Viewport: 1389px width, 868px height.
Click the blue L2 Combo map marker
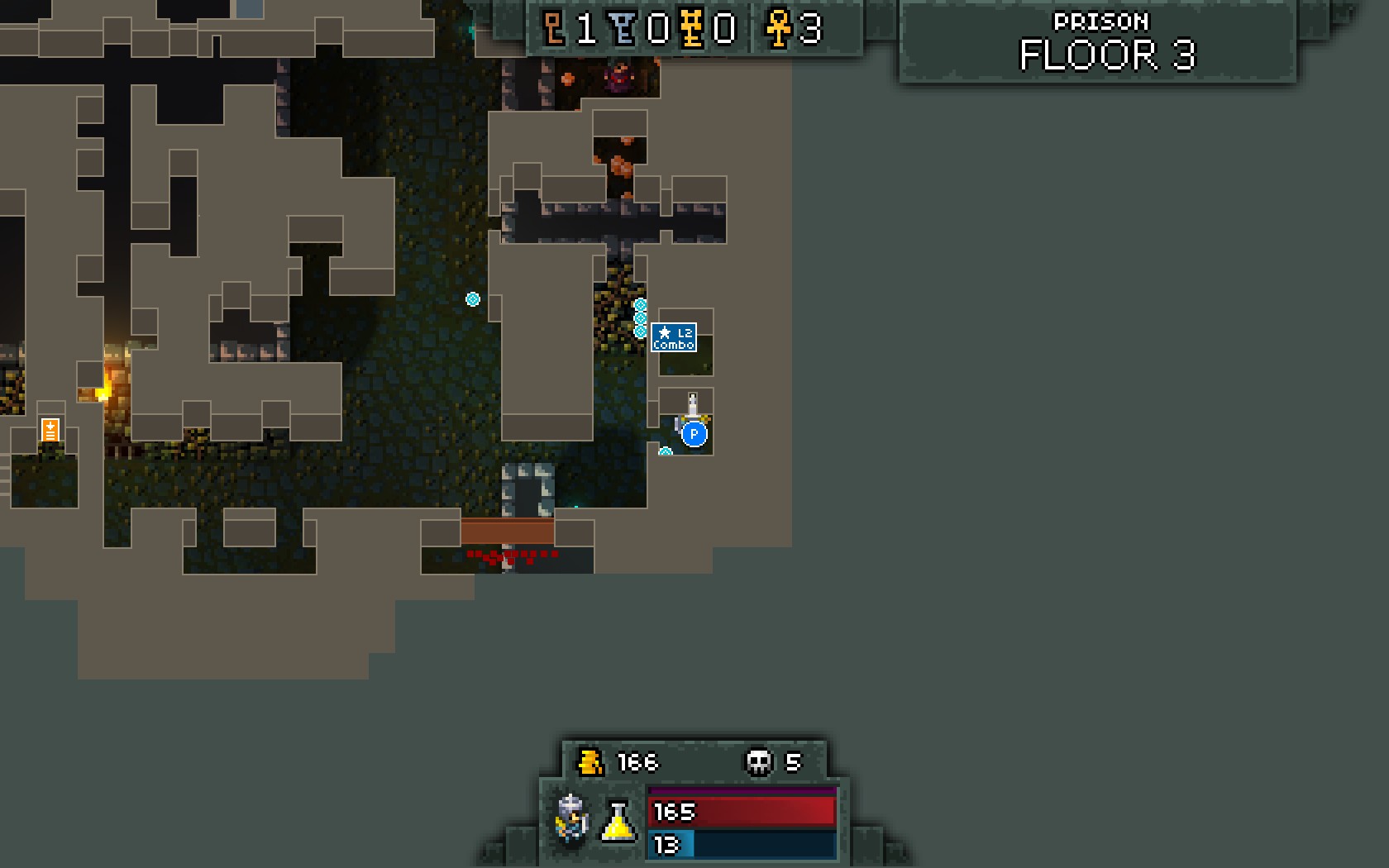674,337
